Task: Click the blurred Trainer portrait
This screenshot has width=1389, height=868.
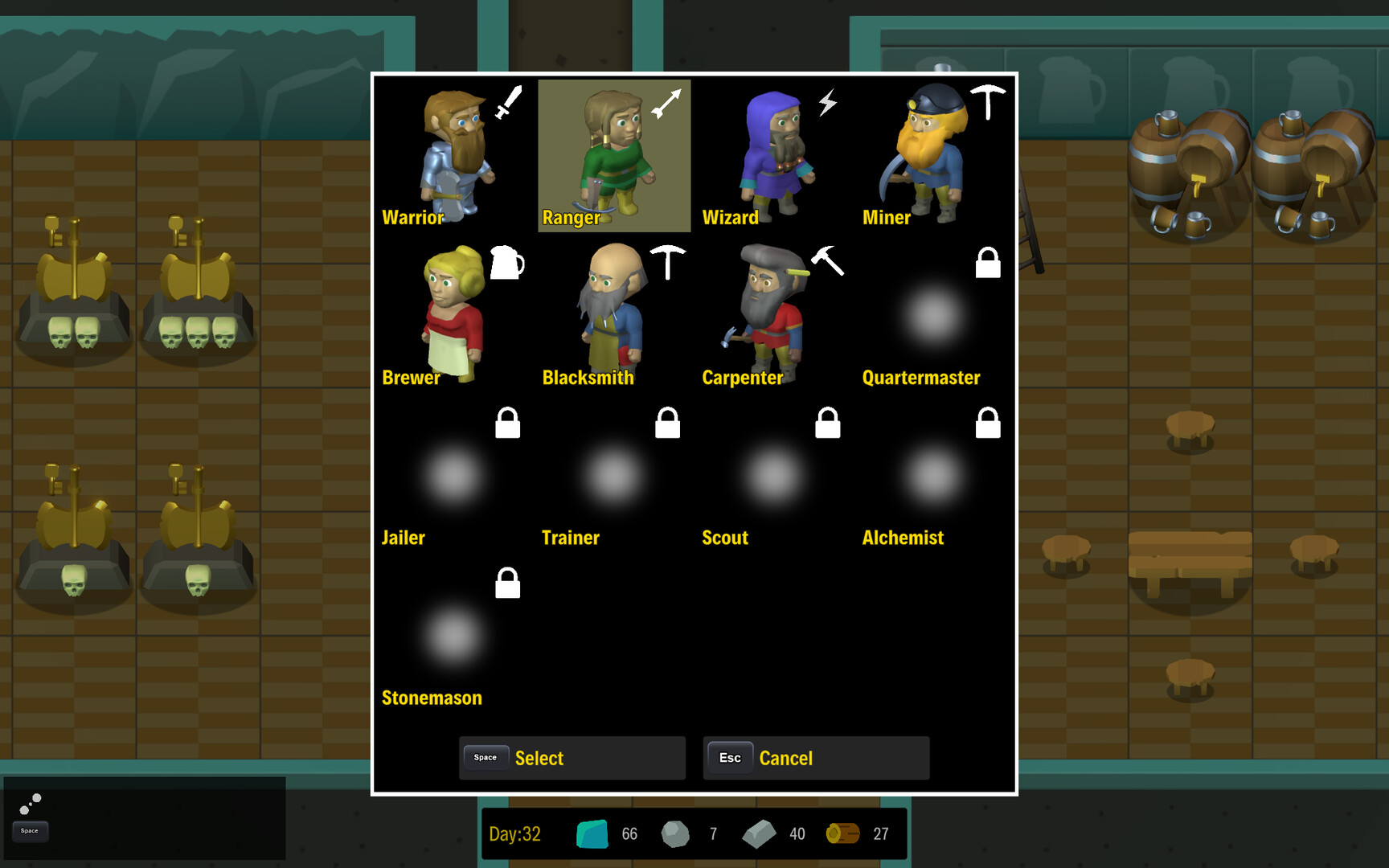Action: tap(613, 474)
